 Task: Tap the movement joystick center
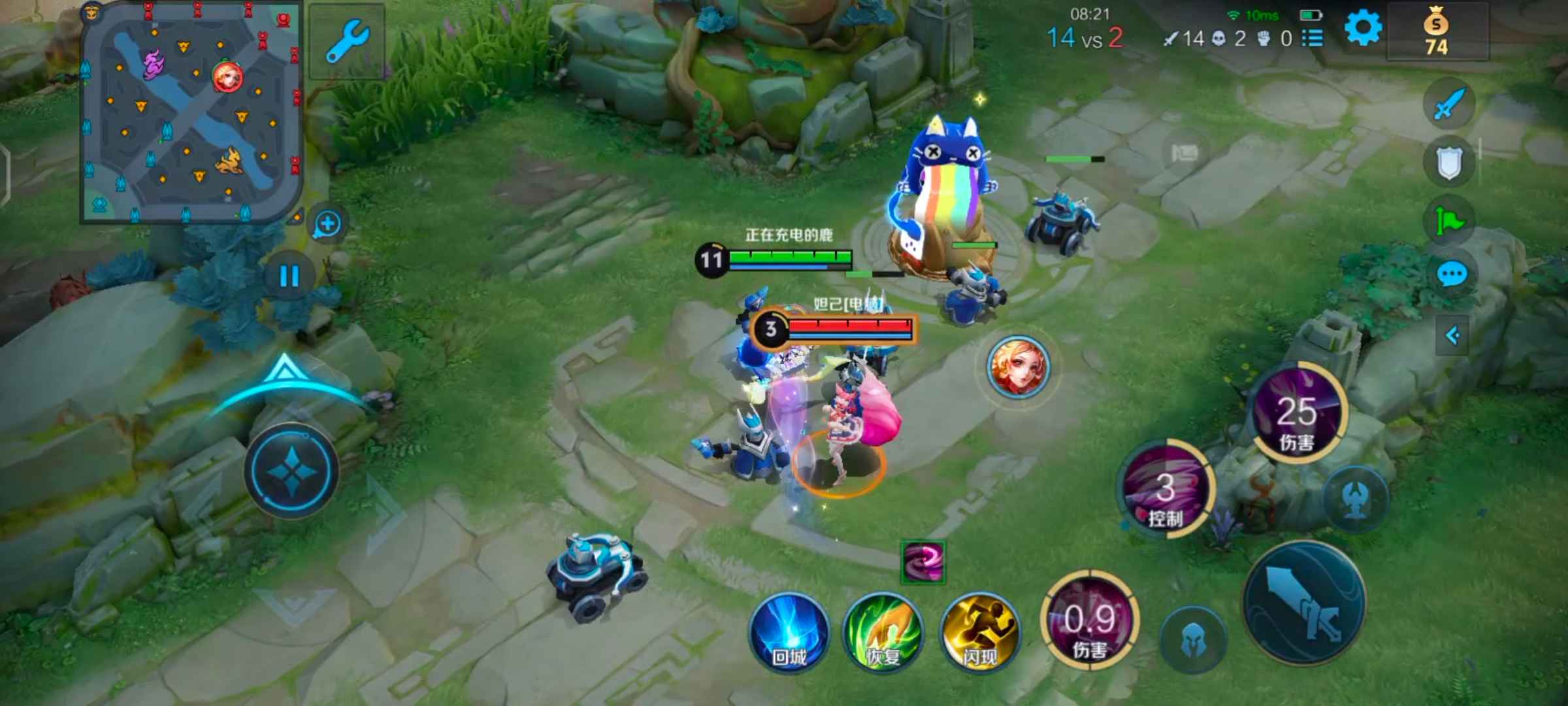coord(291,470)
